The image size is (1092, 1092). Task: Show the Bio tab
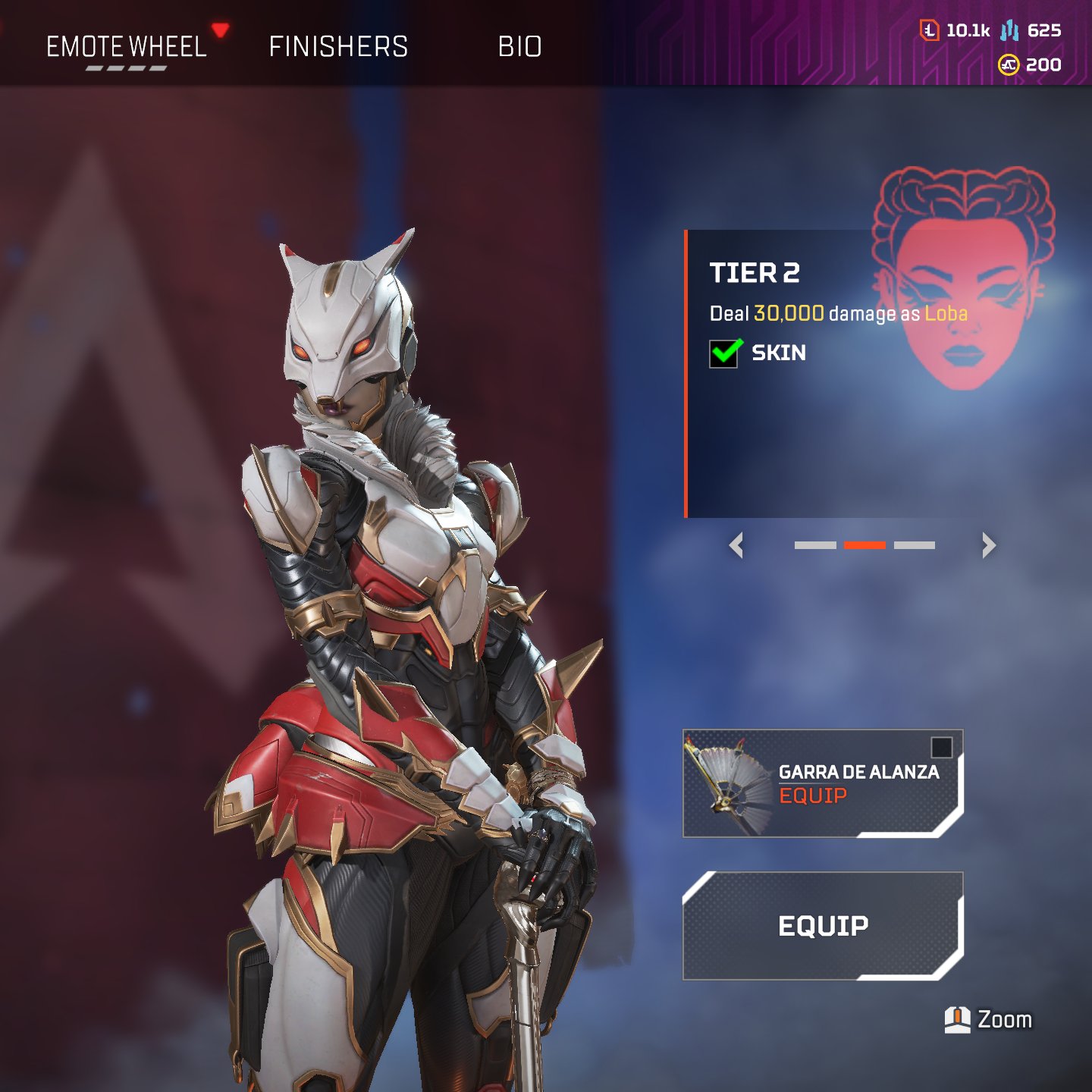[519, 47]
